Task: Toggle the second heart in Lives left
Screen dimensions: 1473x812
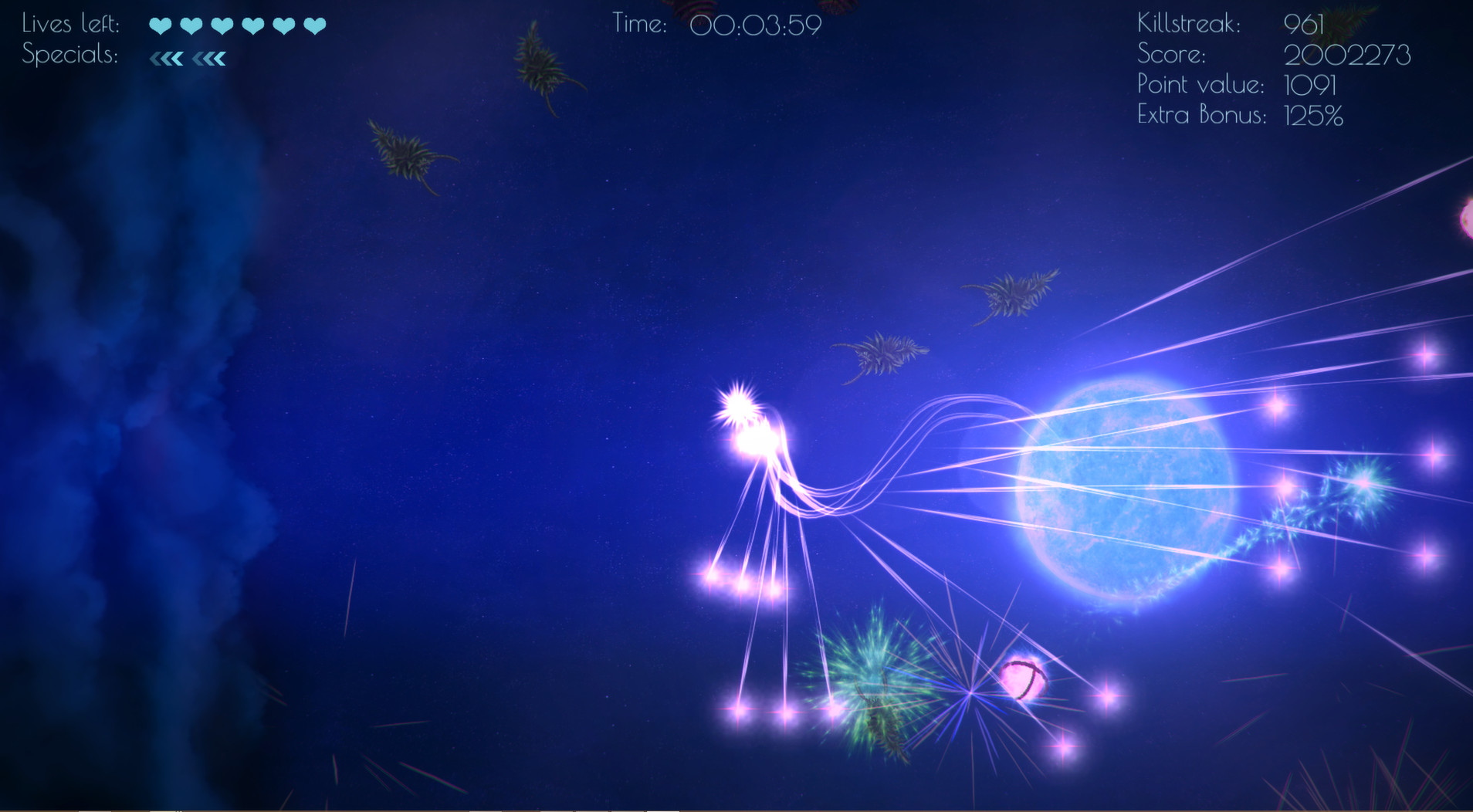Action: [x=190, y=24]
